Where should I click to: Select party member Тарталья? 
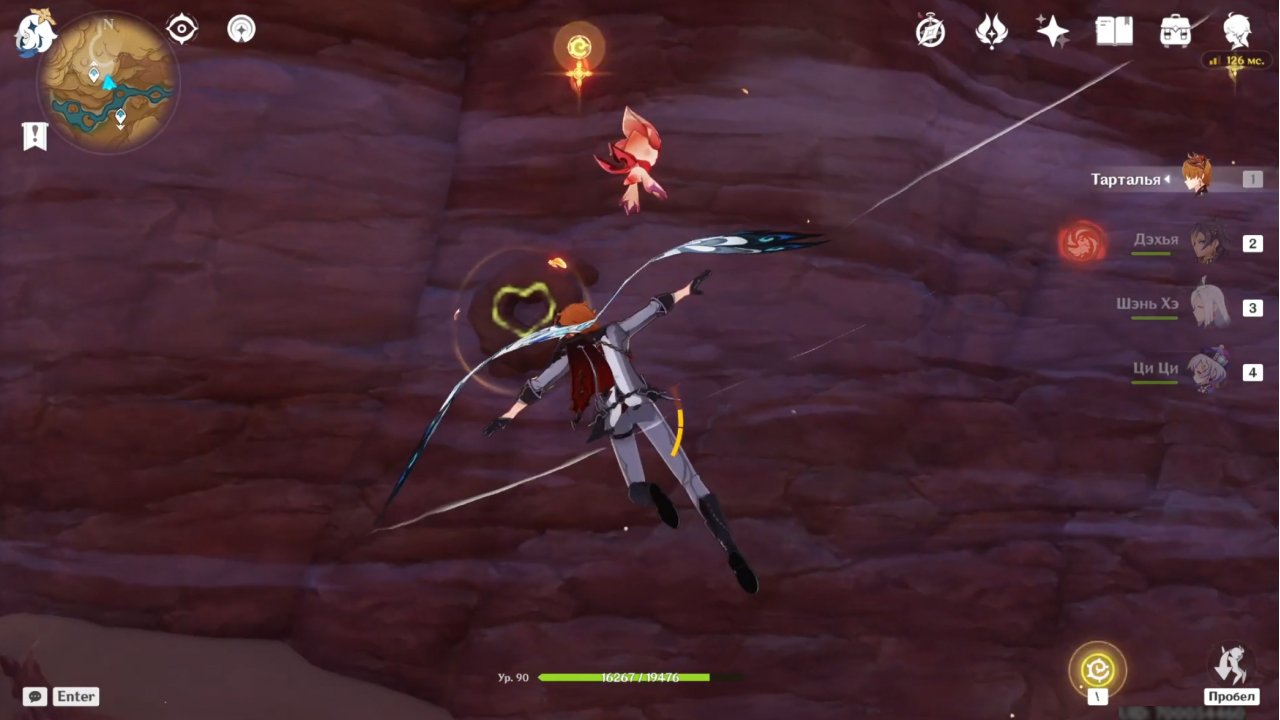pyautogui.click(x=1196, y=178)
